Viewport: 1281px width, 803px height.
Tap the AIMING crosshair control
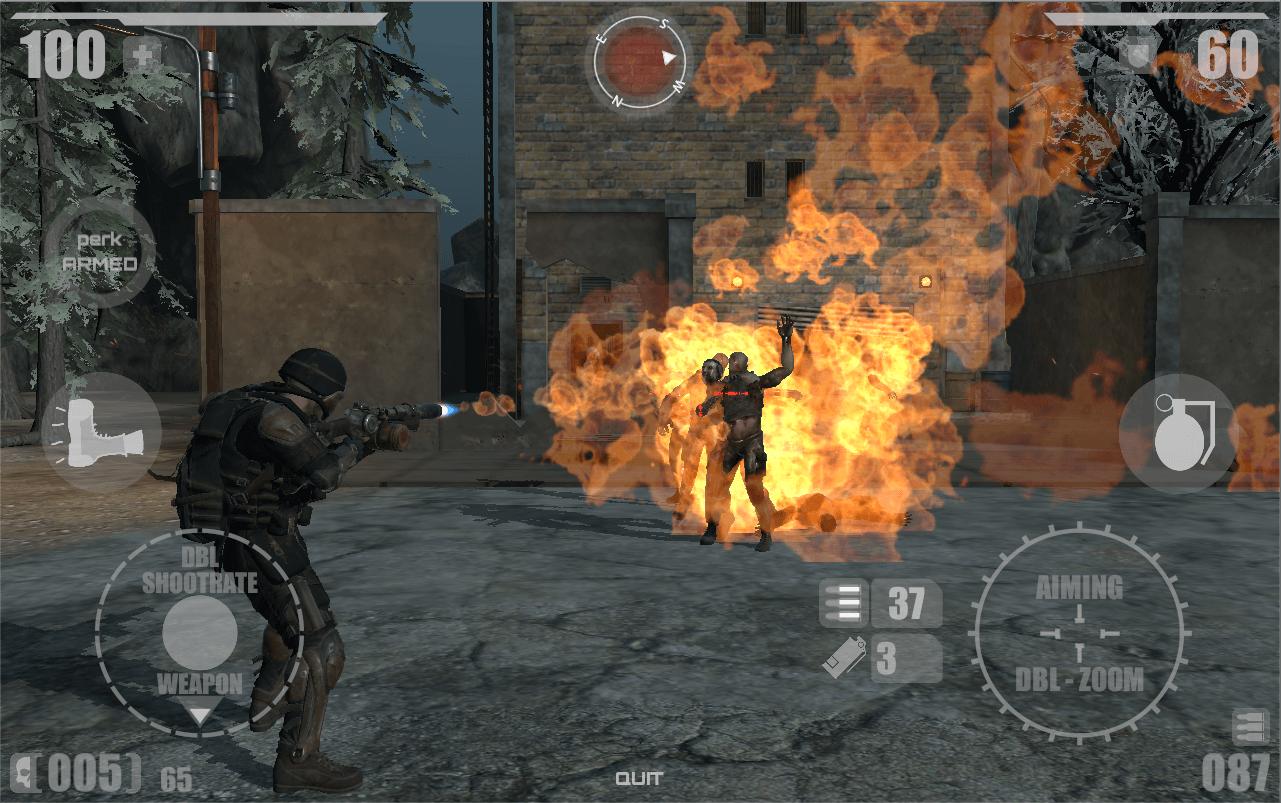(1079, 634)
